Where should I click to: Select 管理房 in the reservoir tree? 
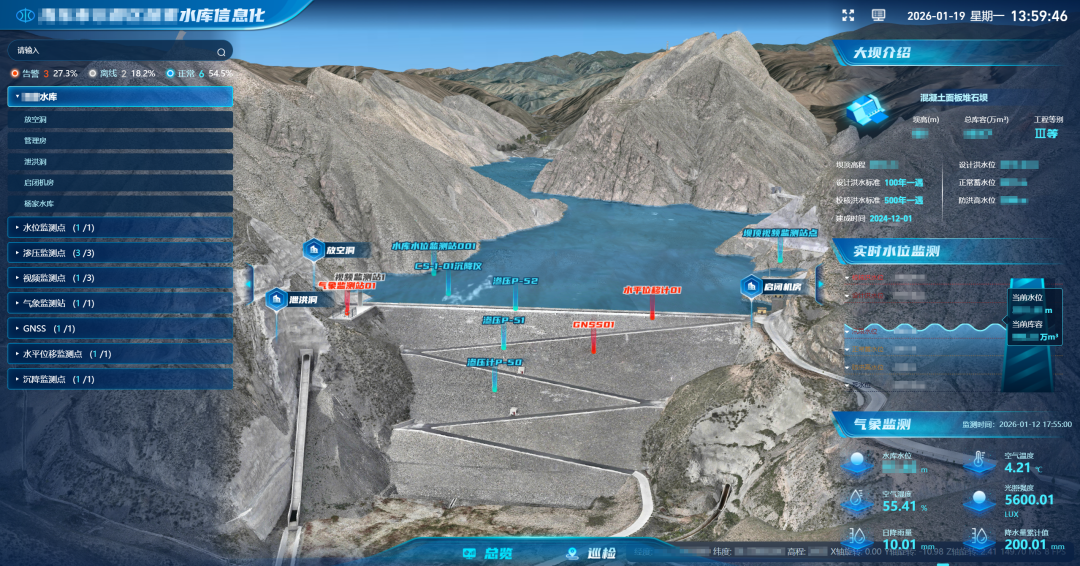35,141
